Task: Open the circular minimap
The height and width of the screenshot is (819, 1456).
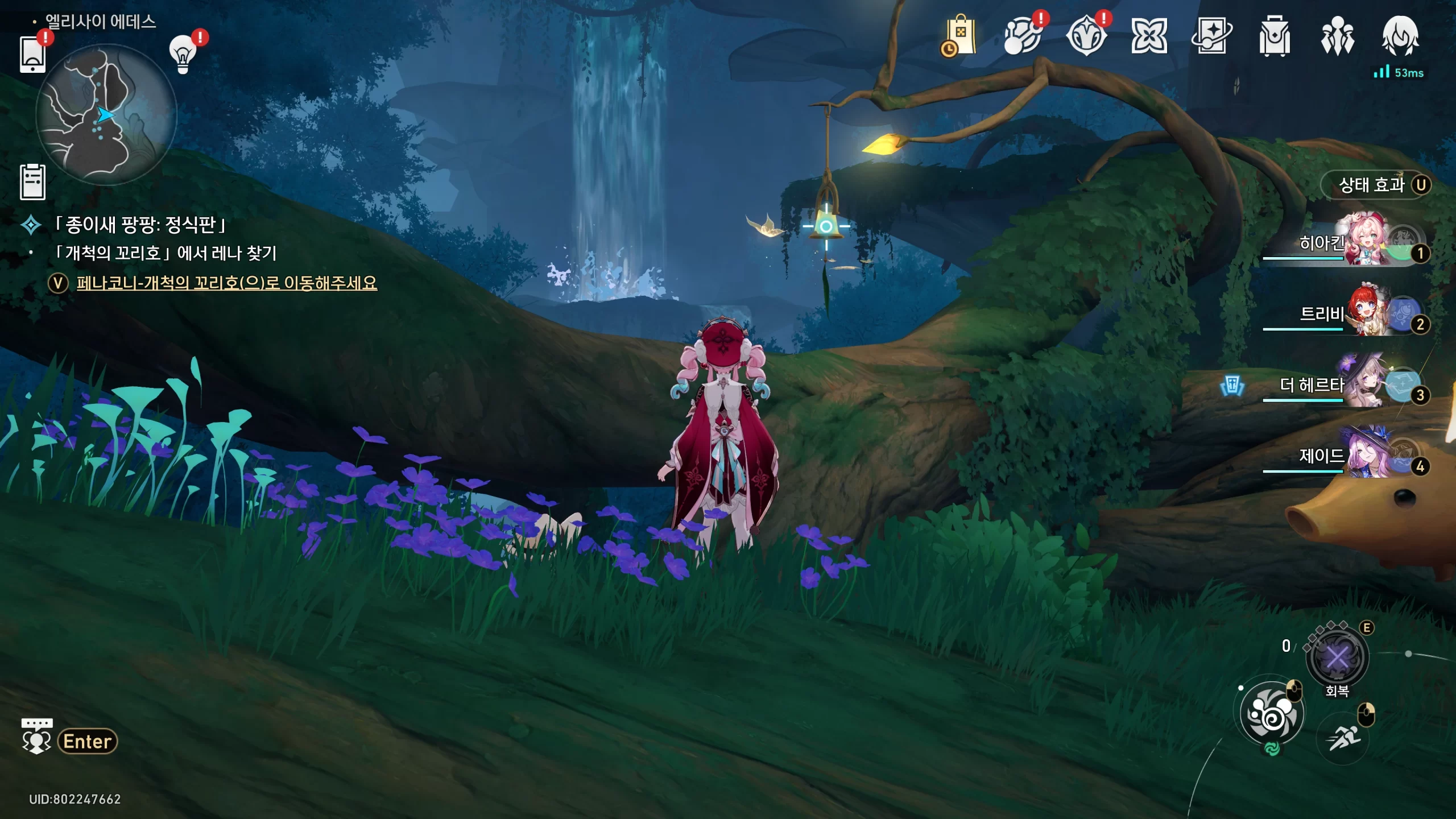Action: [x=106, y=114]
